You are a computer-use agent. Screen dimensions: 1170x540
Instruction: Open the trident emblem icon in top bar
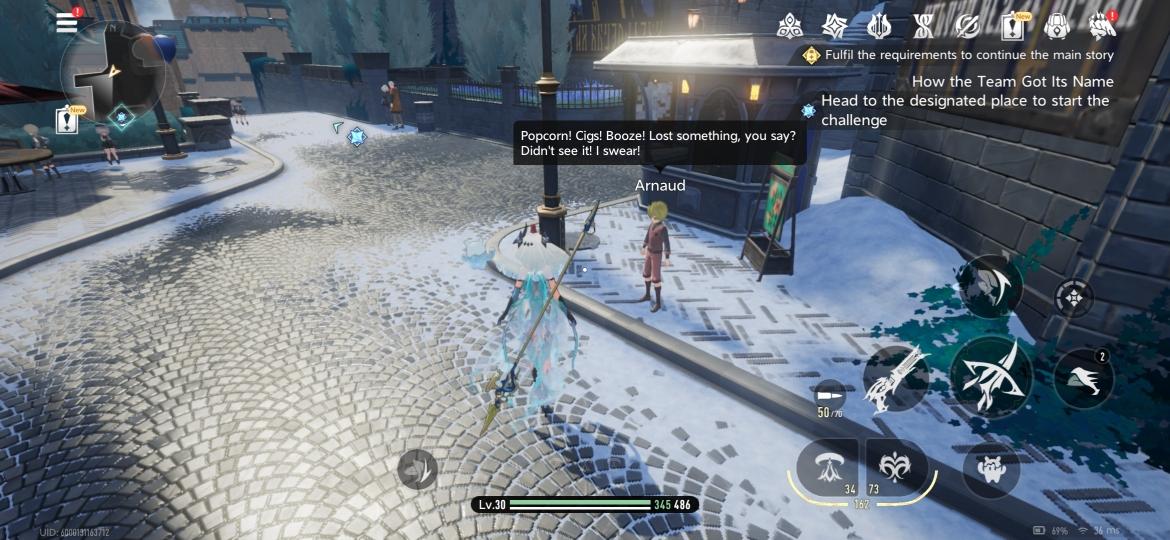[879, 26]
